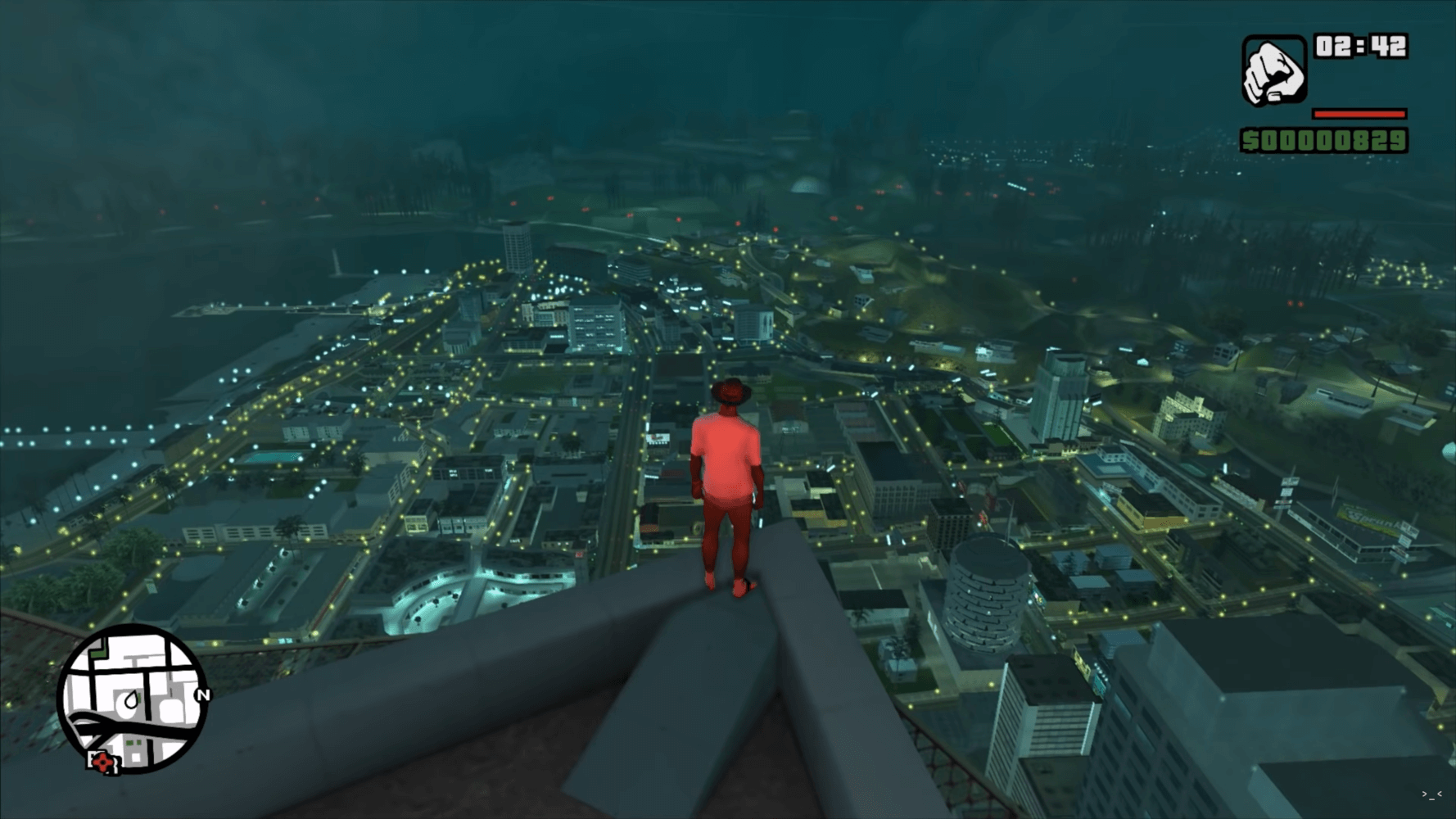Click the red player blip on the radar
The image size is (1456, 819).
point(102,762)
